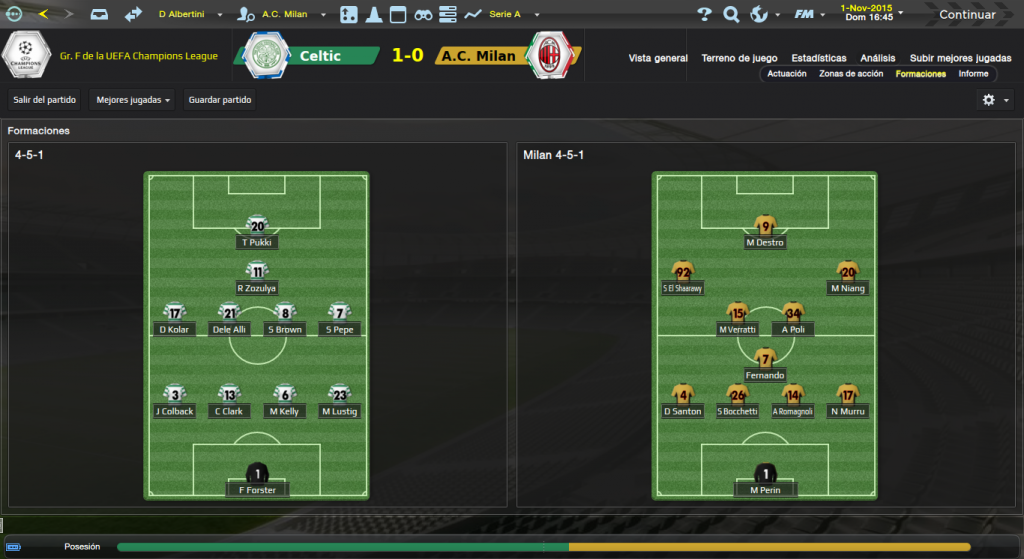Open the magnifier search icon
This screenshot has height=559, width=1024.
coord(731,15)
